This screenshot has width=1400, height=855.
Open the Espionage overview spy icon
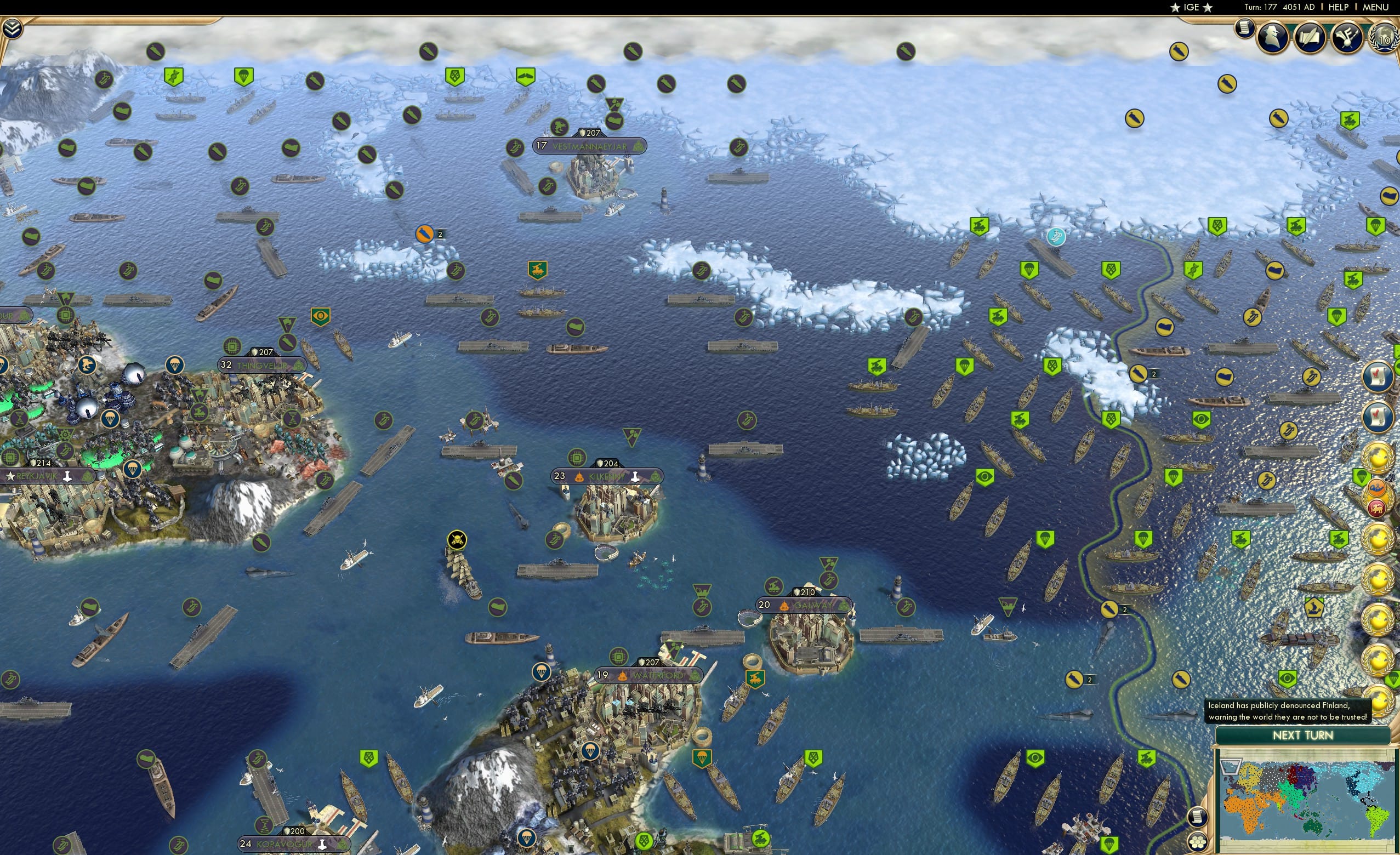click(1270, 40)
